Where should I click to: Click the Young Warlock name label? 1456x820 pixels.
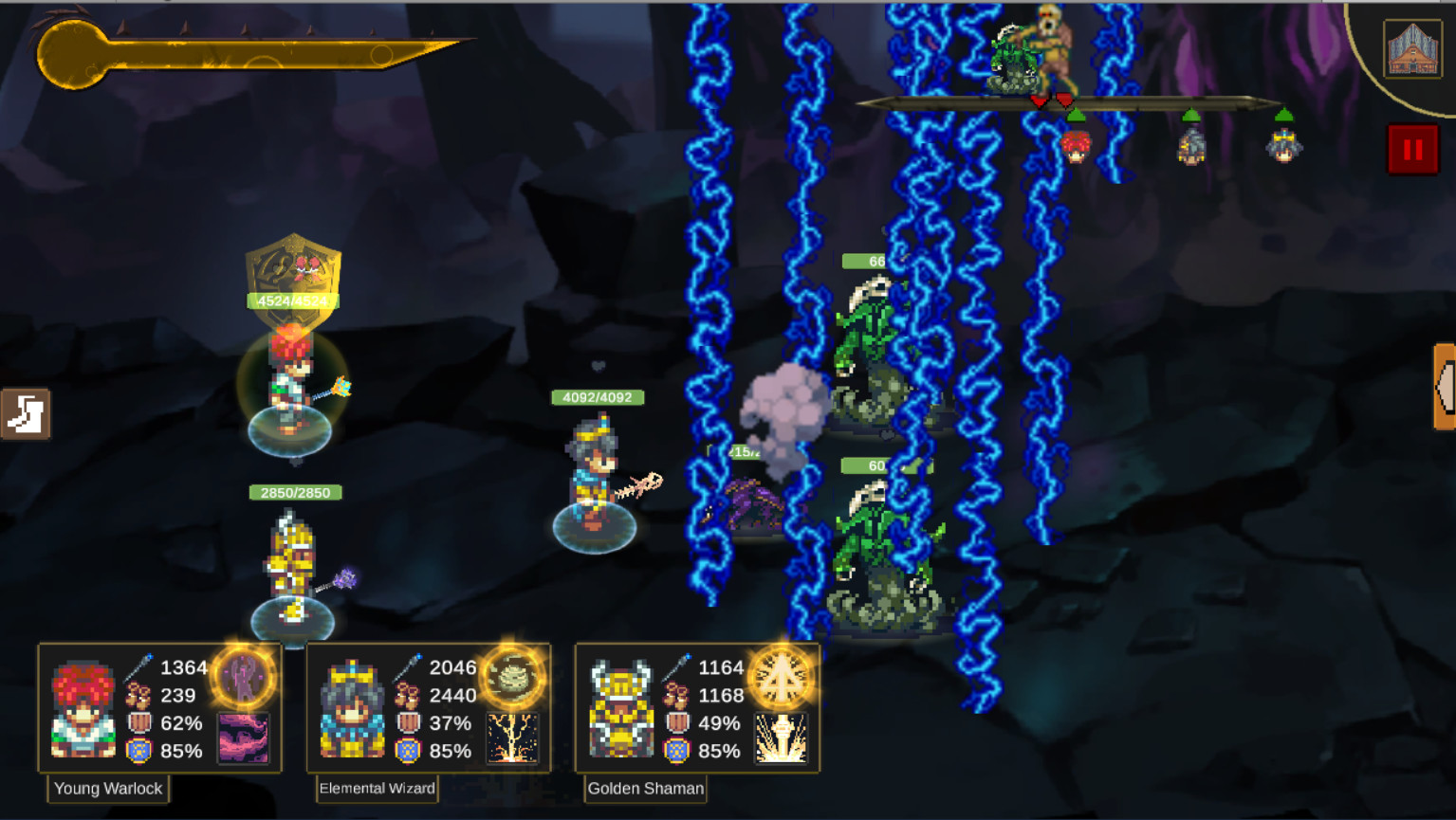pos(108,789)
